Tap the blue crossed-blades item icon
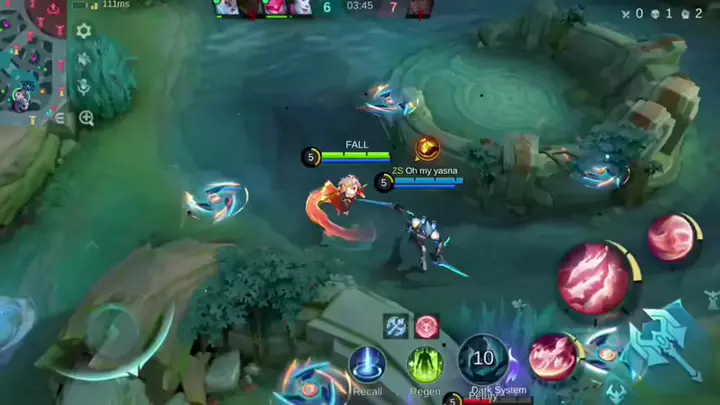 pos(396,326)
